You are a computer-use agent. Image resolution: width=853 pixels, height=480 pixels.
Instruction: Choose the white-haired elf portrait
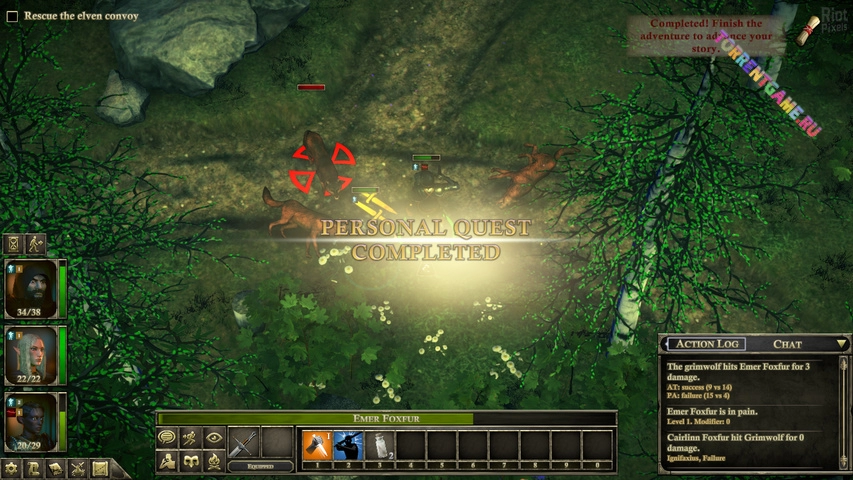click(x=30, y=354)
